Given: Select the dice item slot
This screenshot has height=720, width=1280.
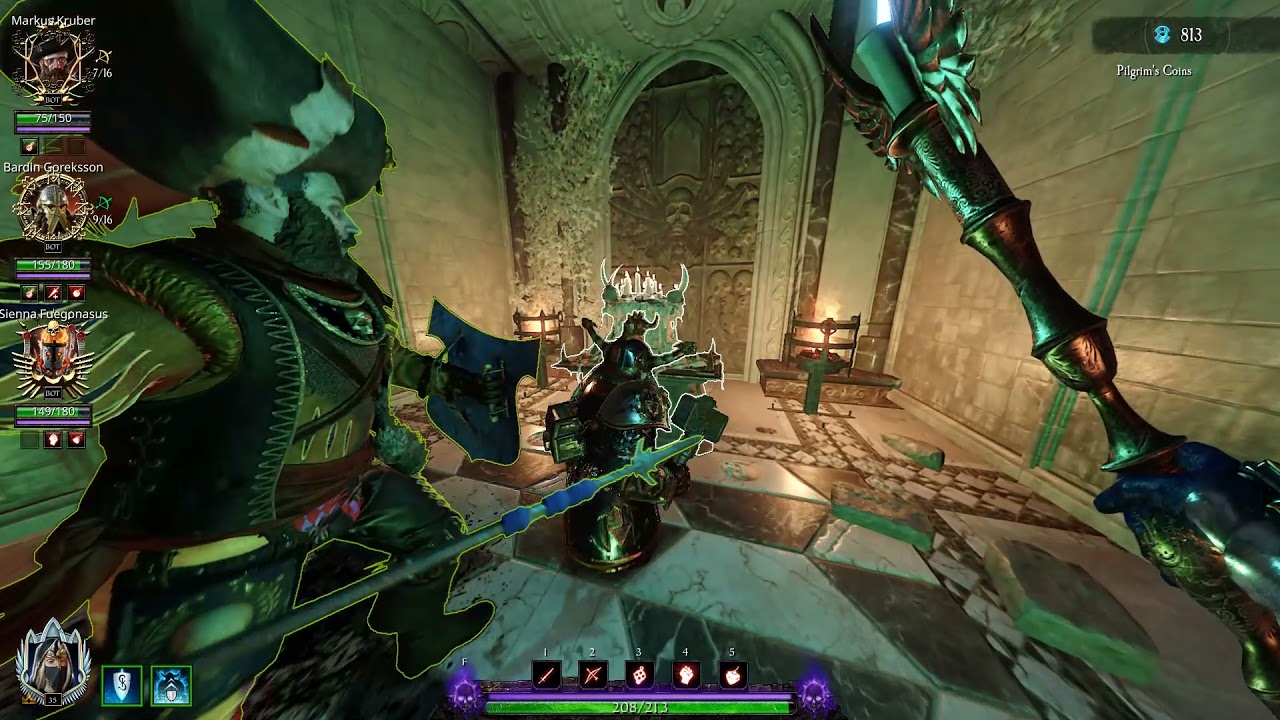Looking at the screenshot, I should (639, 675).
